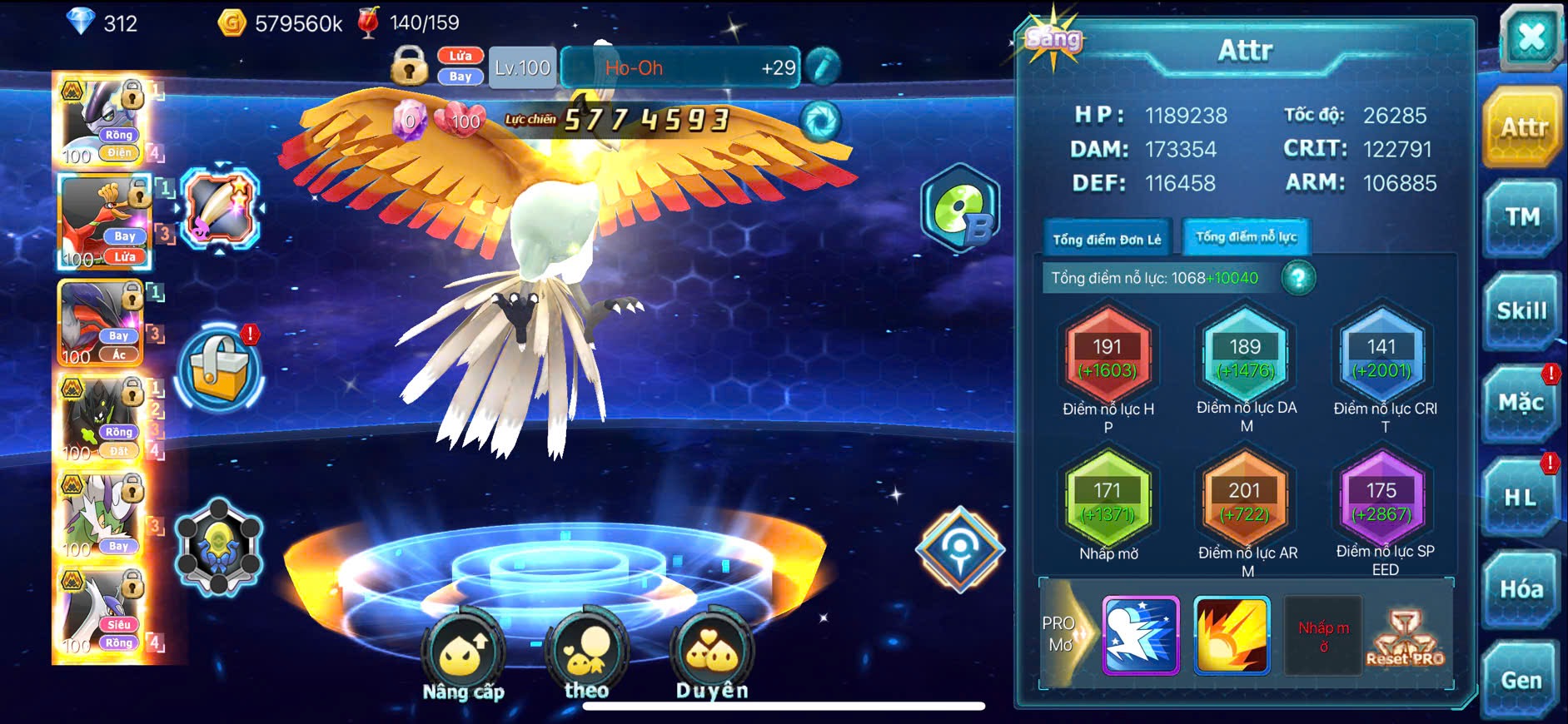Tap the Nâng cấp upgrade button

coord(463,657)
